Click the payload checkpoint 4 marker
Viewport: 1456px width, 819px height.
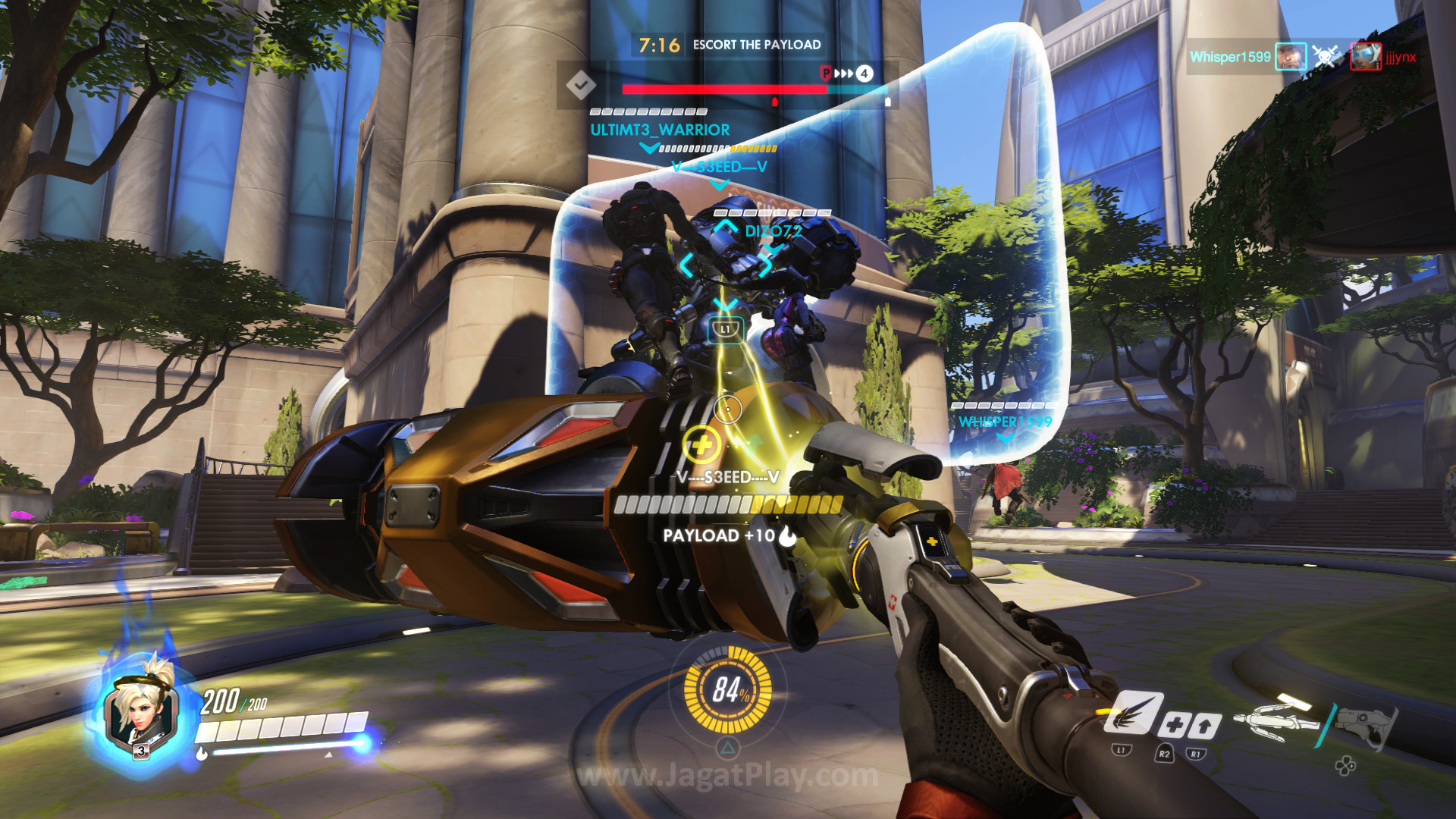pos(864,74)
